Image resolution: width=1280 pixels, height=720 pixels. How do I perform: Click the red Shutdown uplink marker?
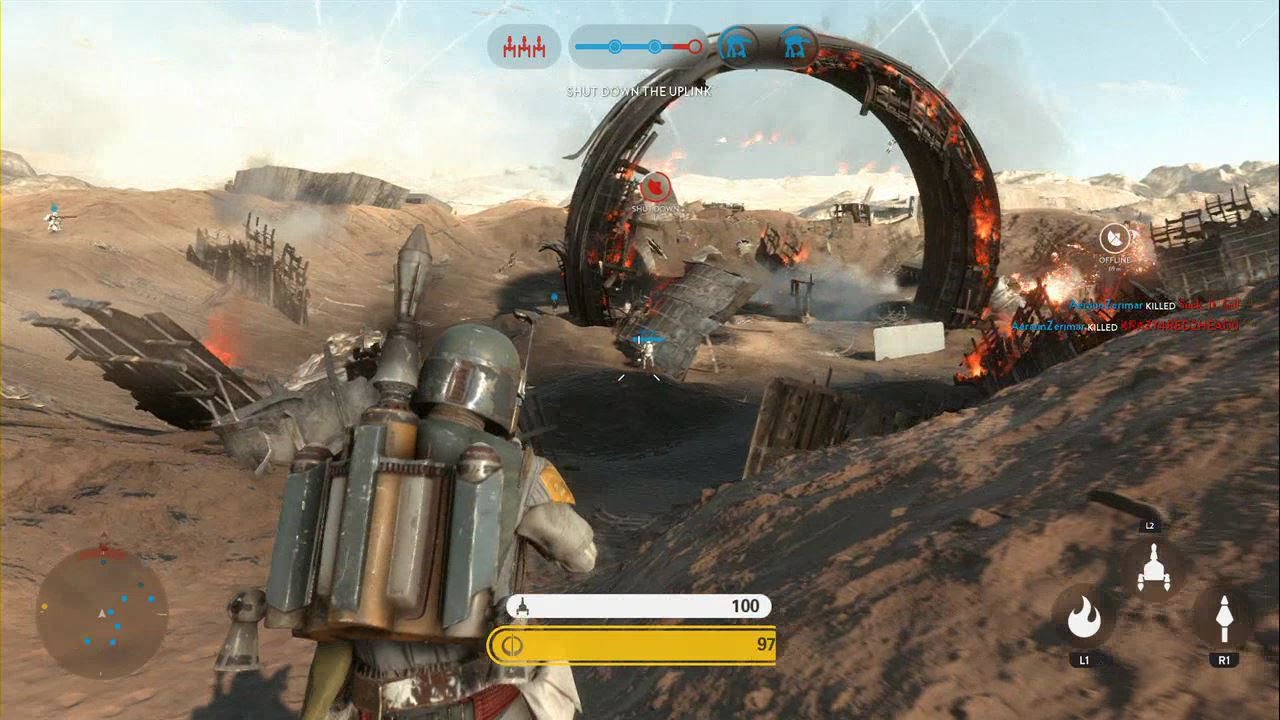tap(655, 186)
